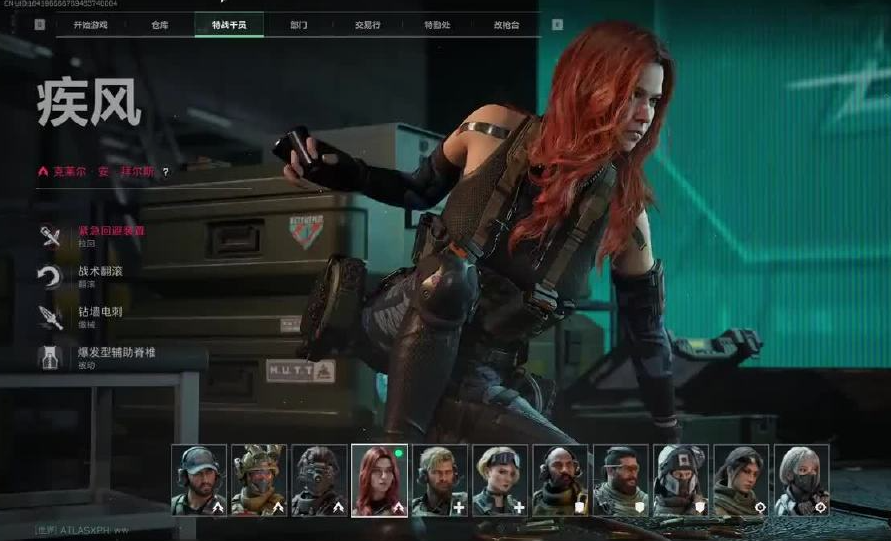Open the 交易行 trading tab
The height and width of the screenshot is (541, 891).
(x=367, y=24)
